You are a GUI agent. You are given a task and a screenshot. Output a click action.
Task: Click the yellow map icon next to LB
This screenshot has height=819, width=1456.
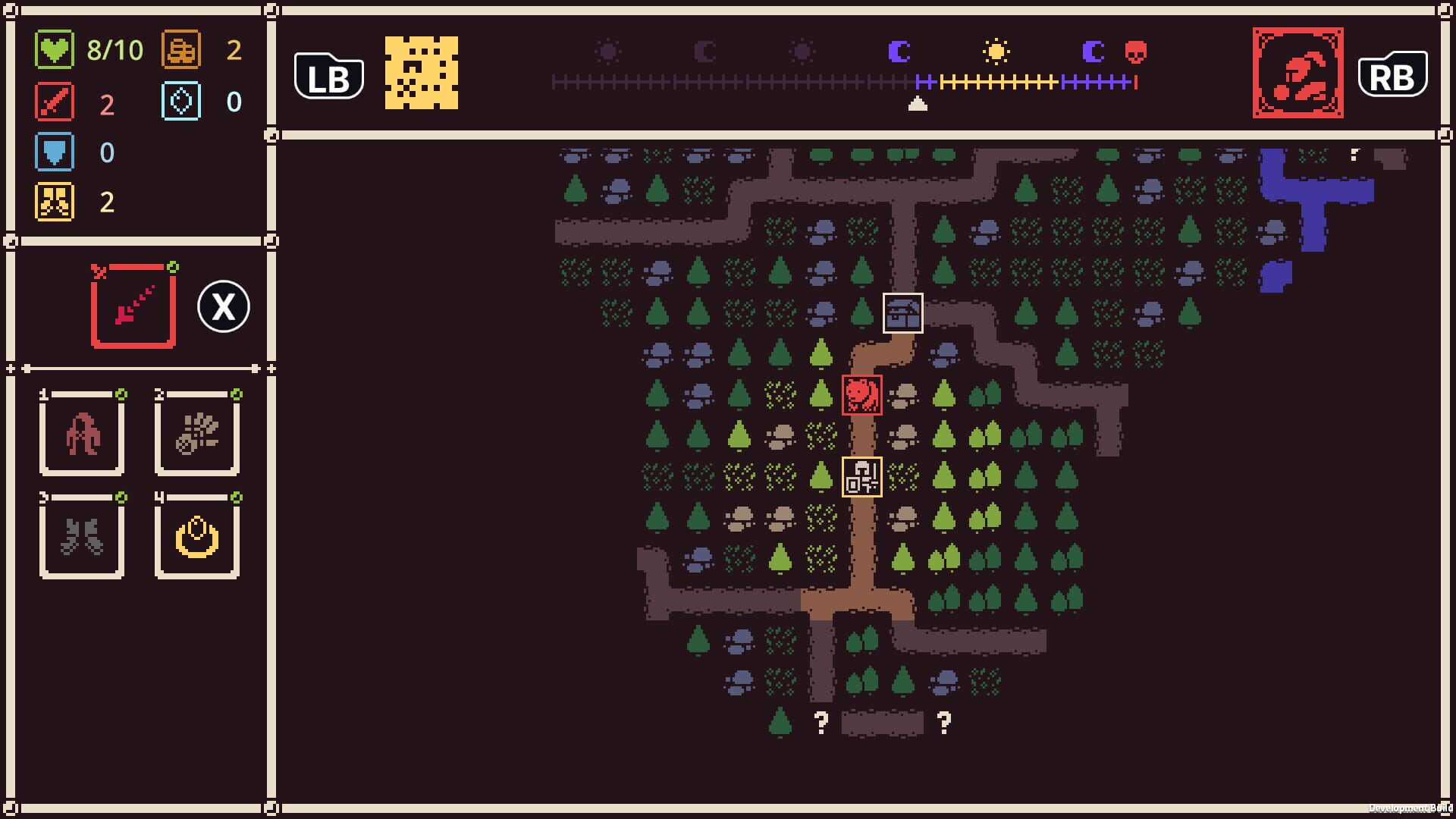[422, 74]
